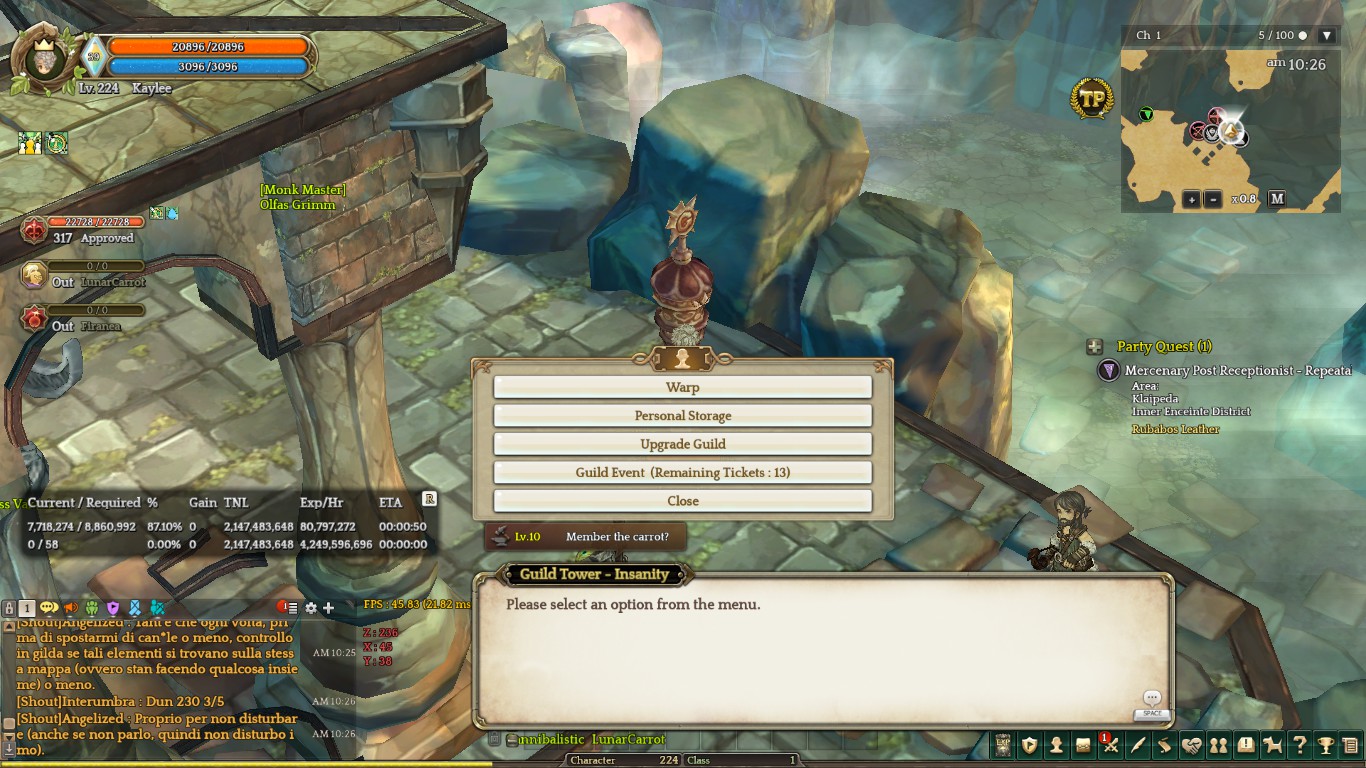This screenshot has height=768, width=1366.
Task: Open the channel dropdown arrow
Action: click(1327, 36)
